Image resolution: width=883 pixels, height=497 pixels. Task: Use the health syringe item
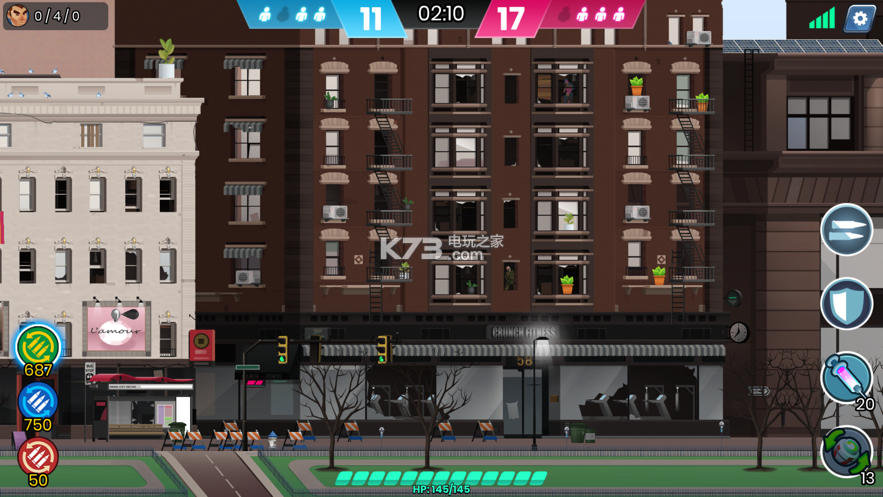tap(846, 377)
